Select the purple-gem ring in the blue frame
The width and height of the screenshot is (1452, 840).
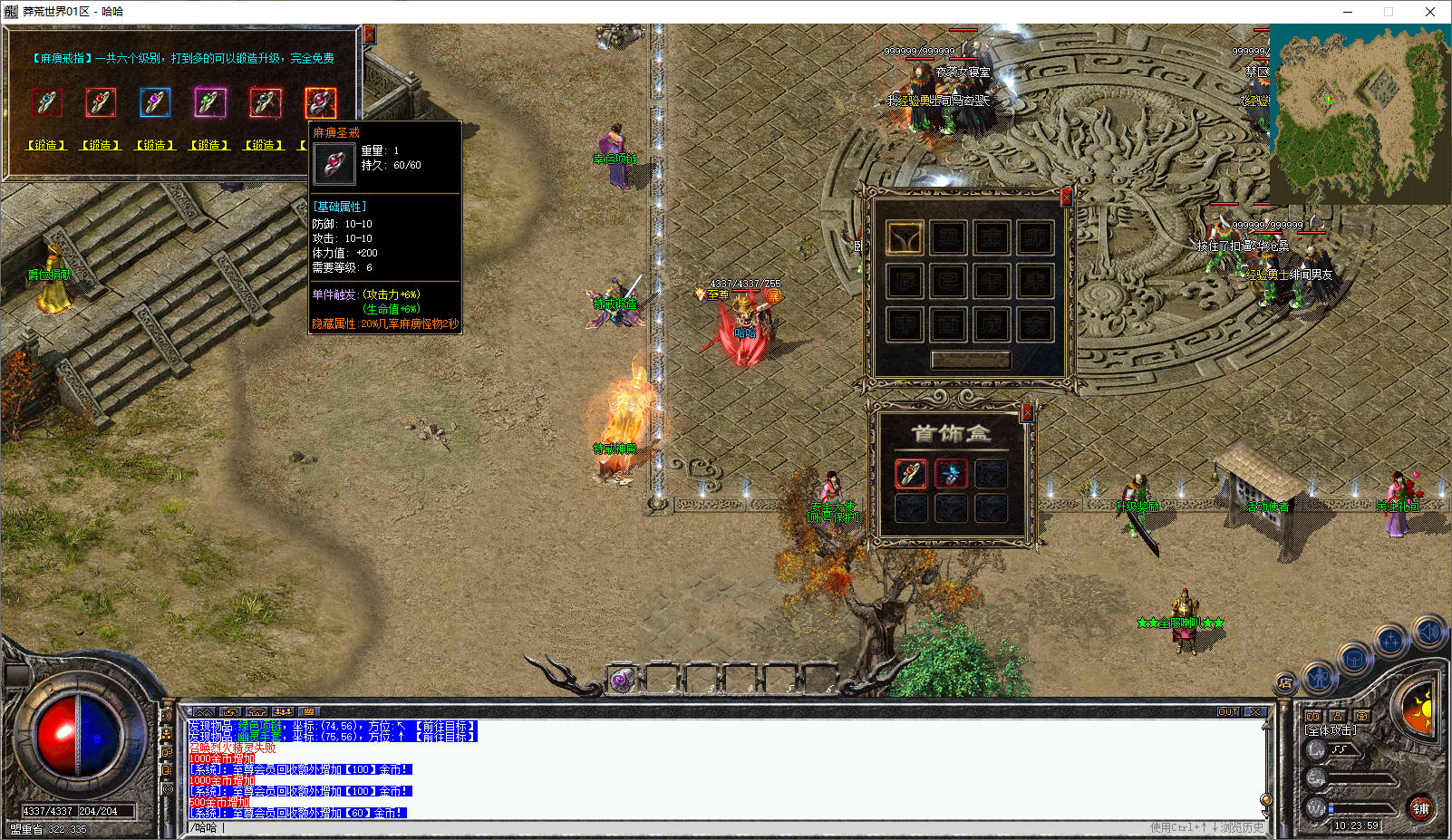click(155, 102)
